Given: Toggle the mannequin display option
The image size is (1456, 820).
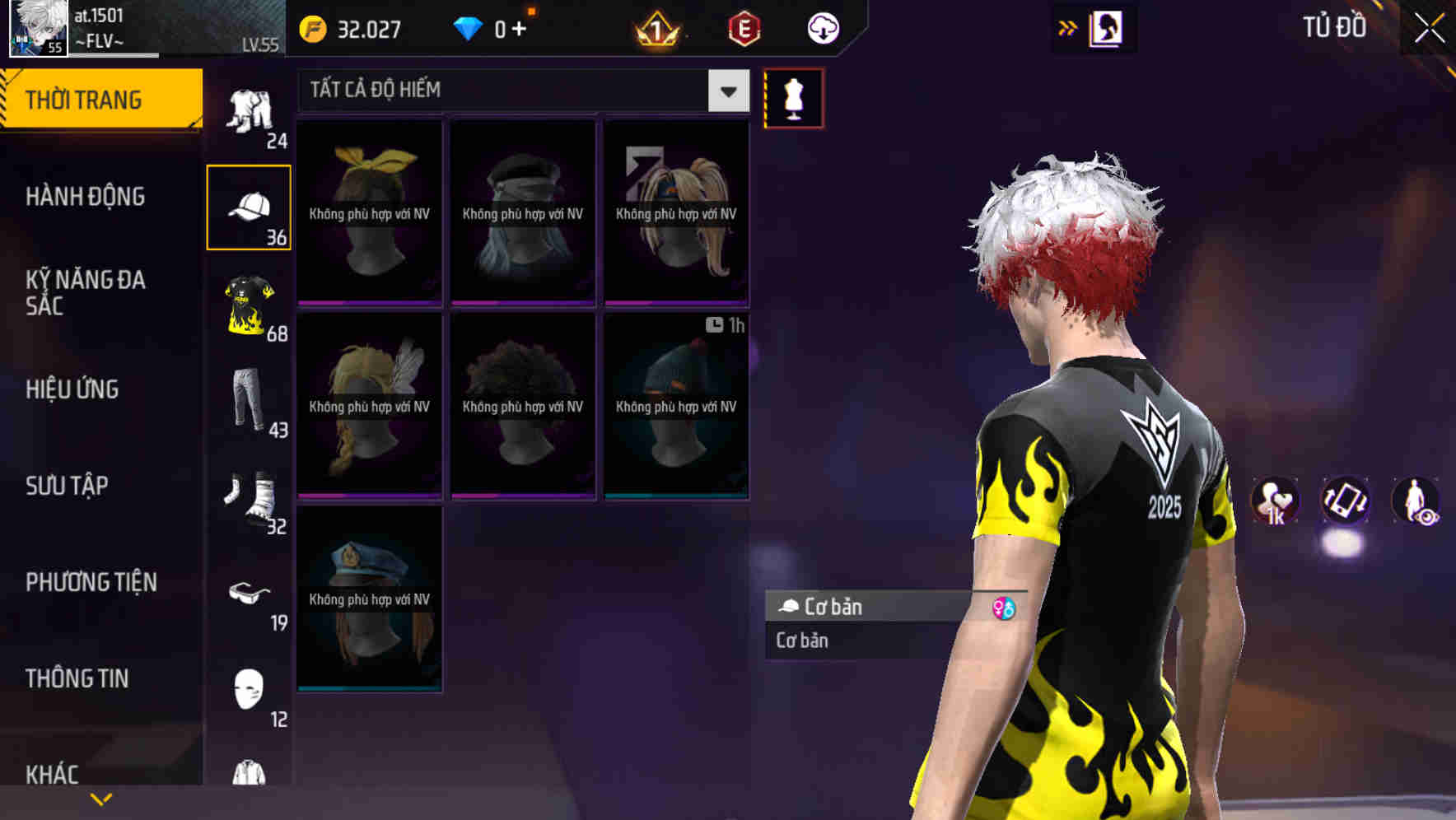Looking at the screenshot, I should 795,99.
